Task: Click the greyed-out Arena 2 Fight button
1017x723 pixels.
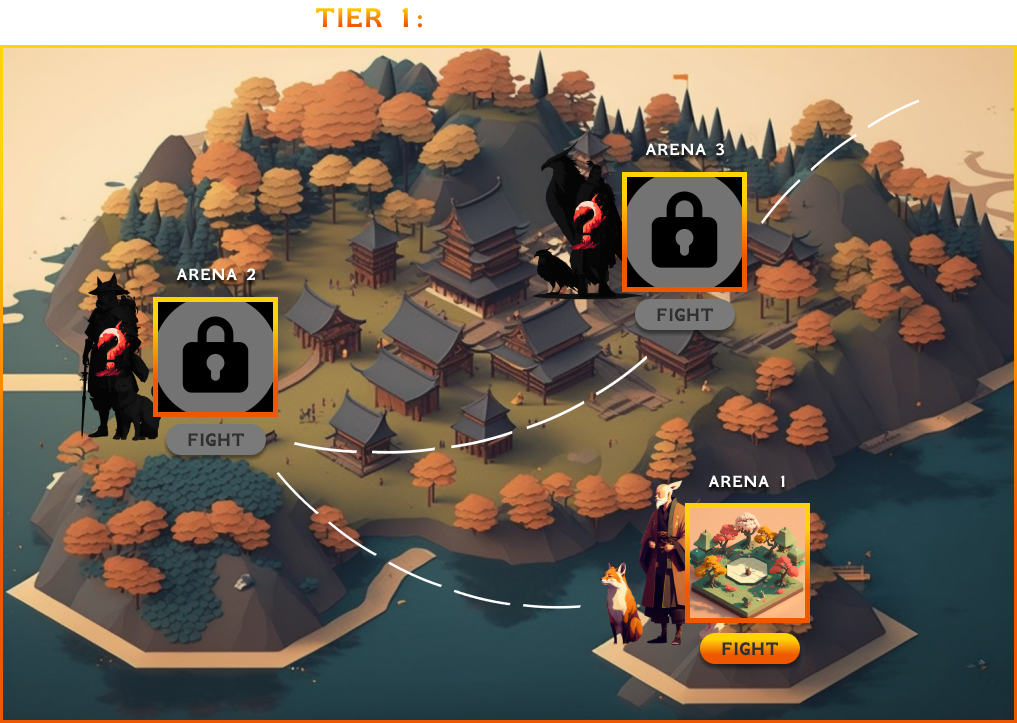Action: coord(216,440)
